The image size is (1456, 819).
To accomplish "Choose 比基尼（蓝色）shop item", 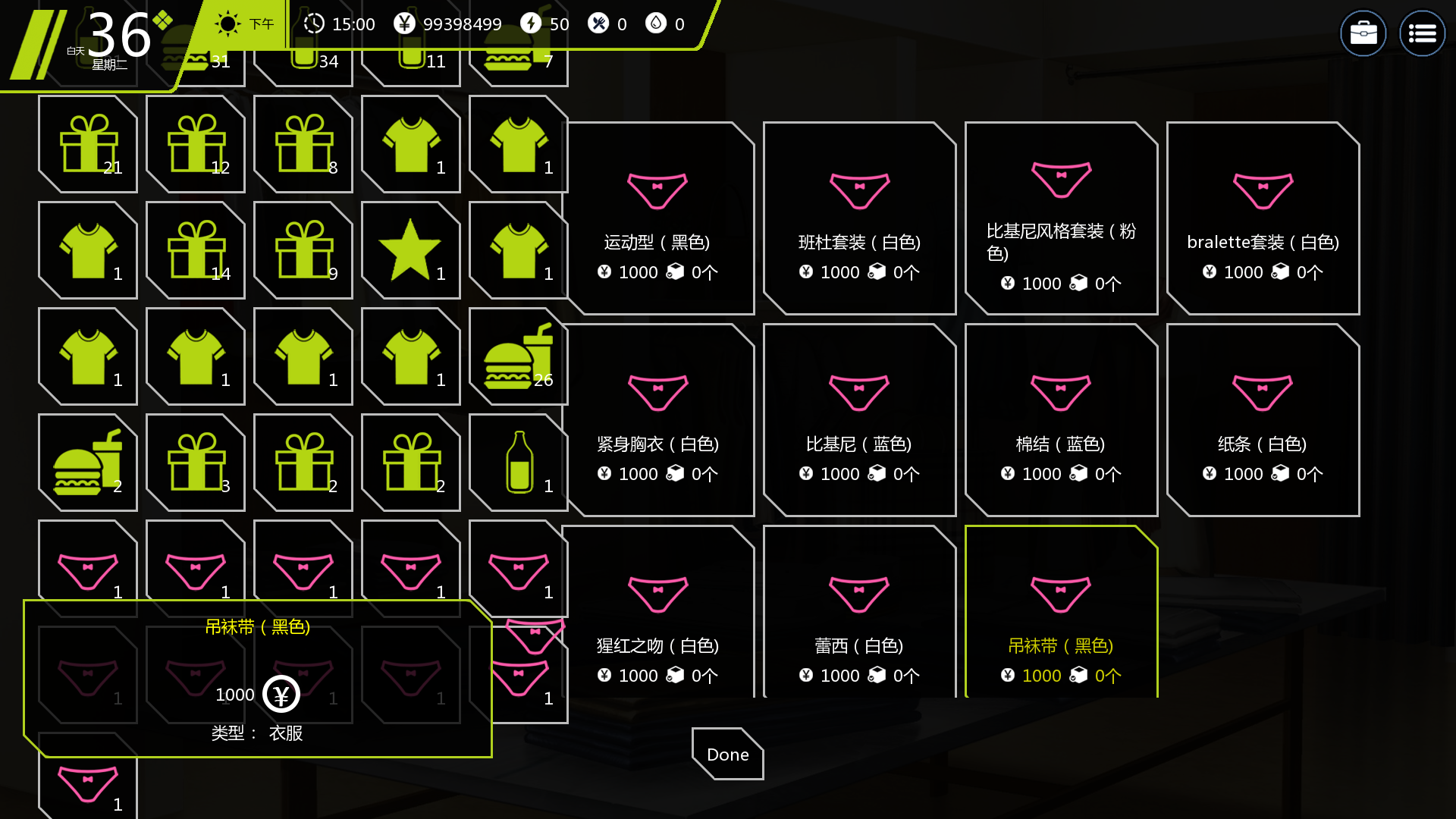I will tap(859, 420).
